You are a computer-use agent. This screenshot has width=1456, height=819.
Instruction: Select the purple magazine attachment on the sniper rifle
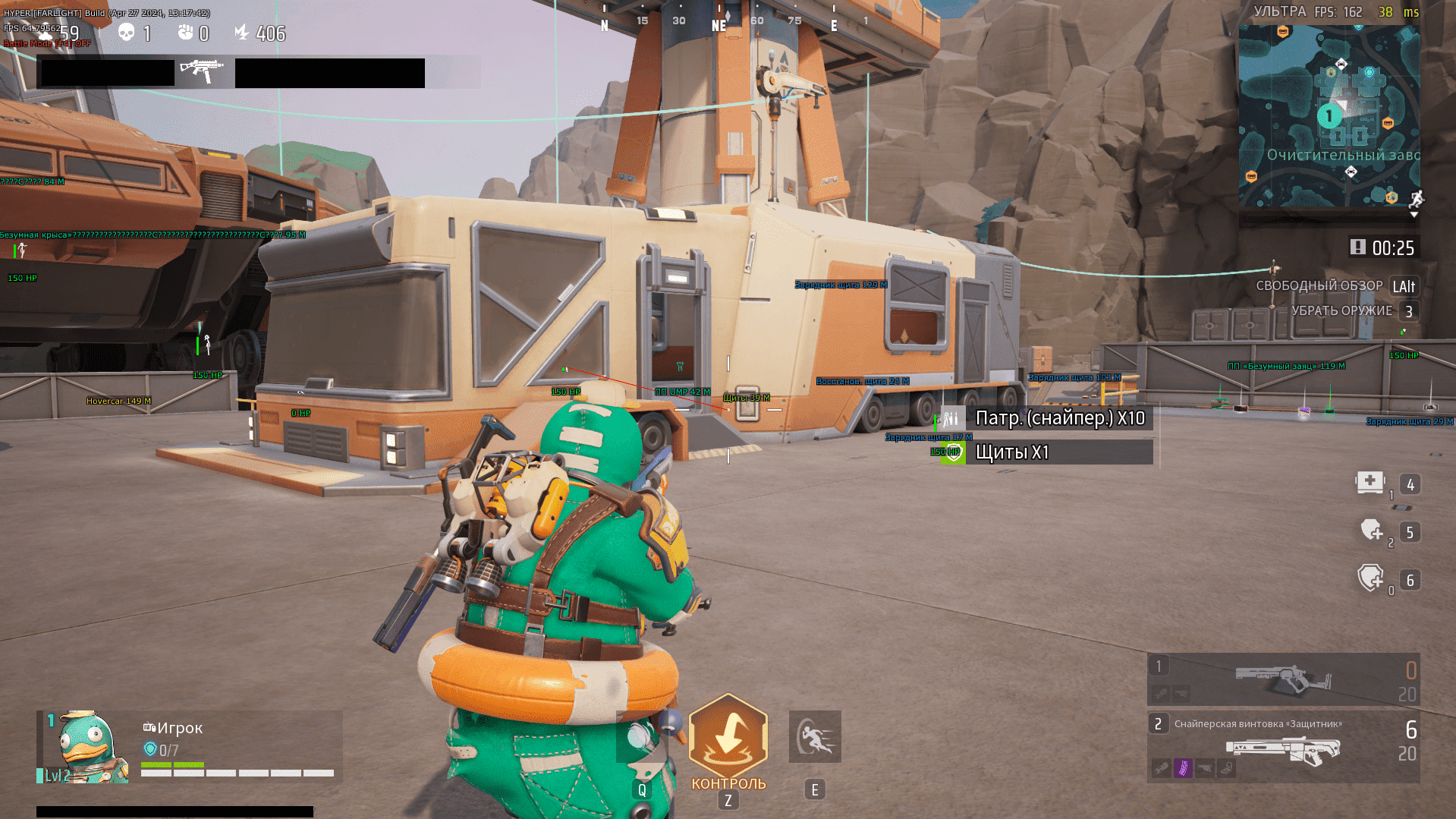click(x=1184, y=769)
